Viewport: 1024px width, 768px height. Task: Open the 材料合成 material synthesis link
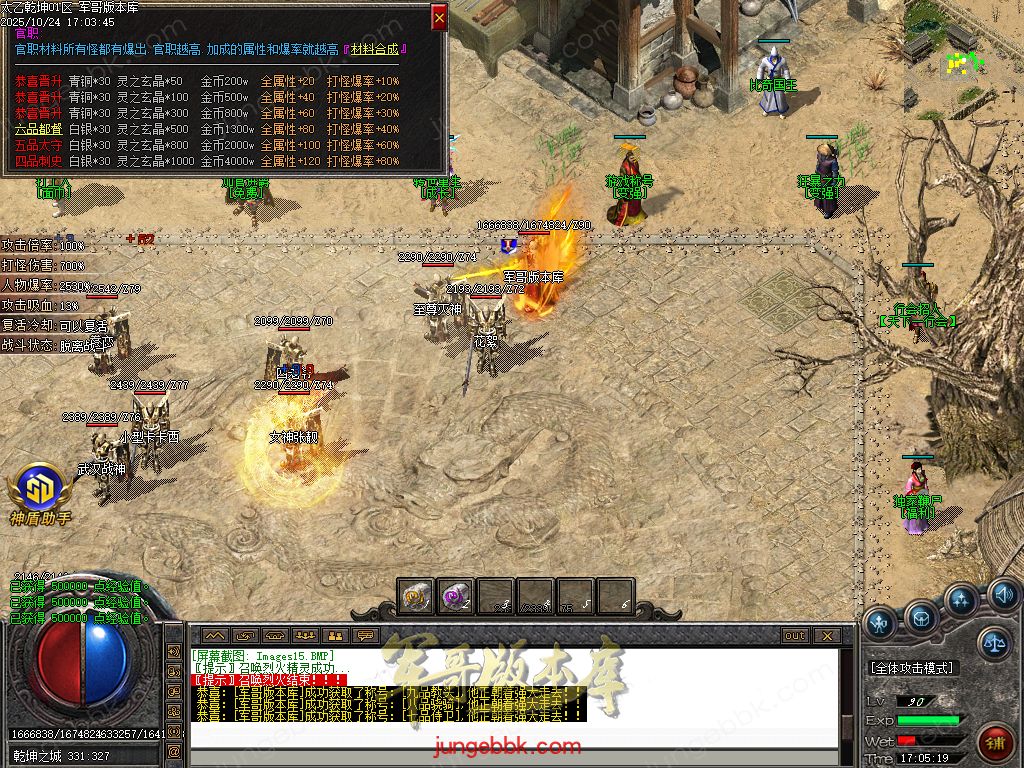tap(379, 49)
